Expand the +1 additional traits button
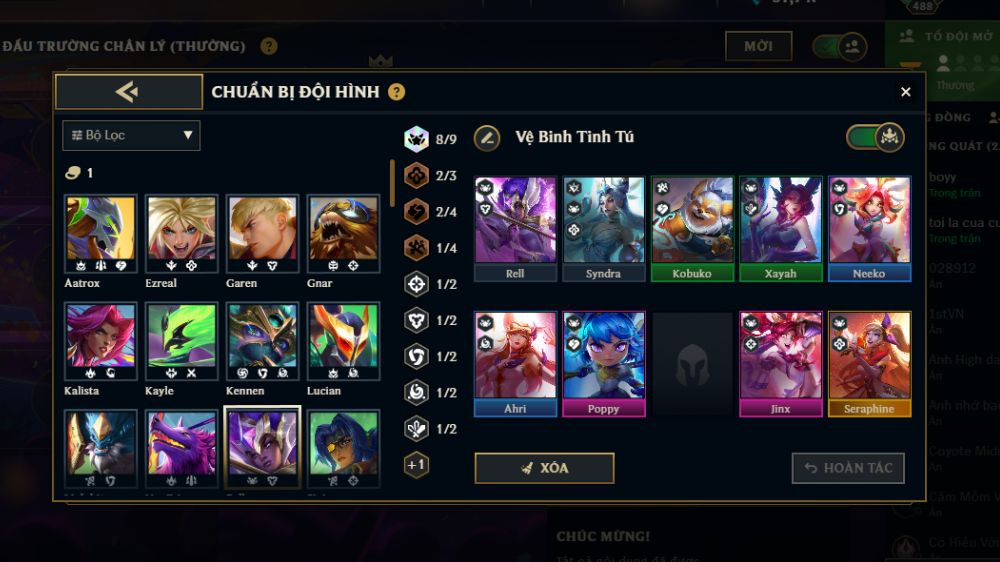1000x562 pixels. [416, 465]
